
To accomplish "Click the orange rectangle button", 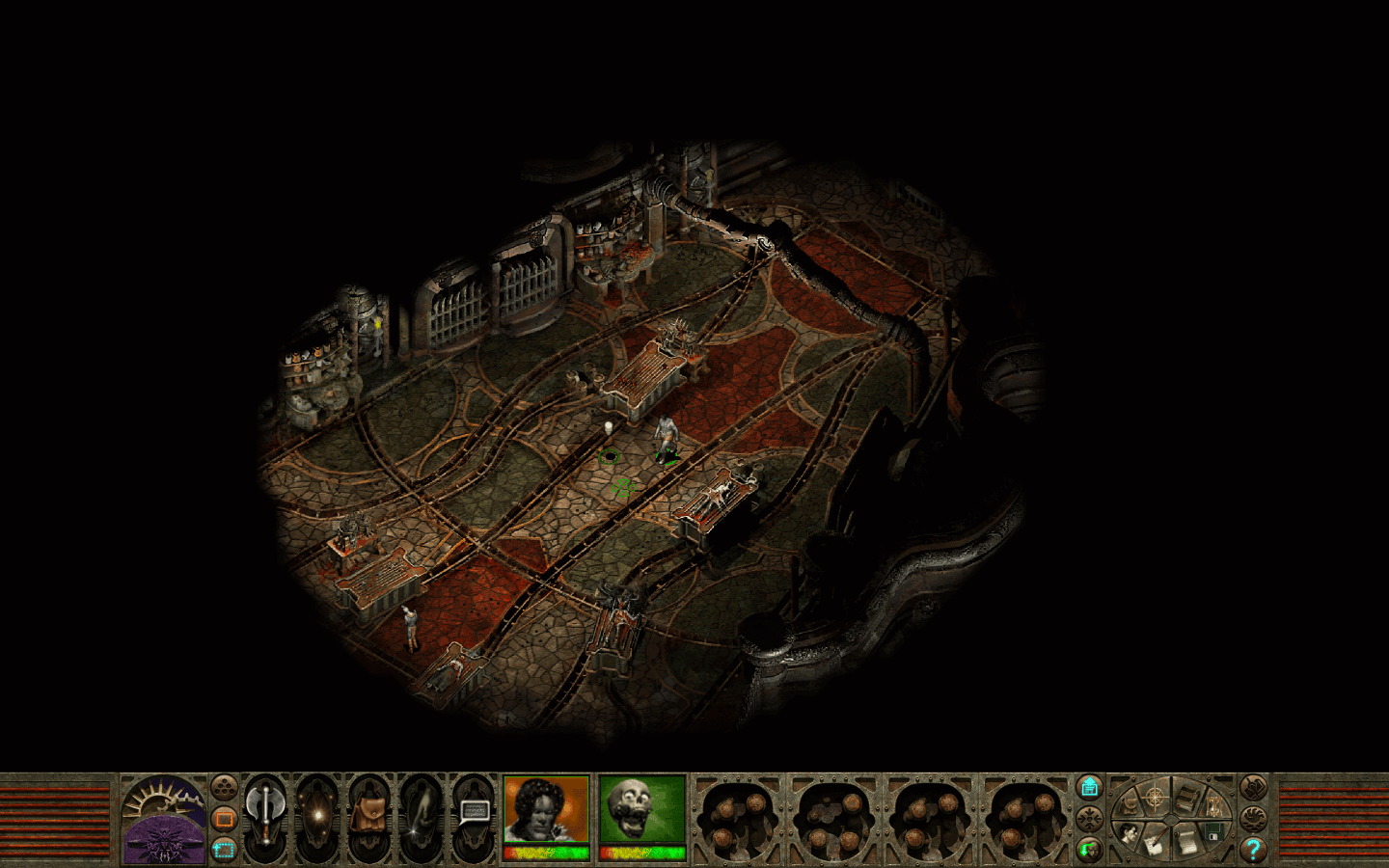I will click(x=224, y=819).
